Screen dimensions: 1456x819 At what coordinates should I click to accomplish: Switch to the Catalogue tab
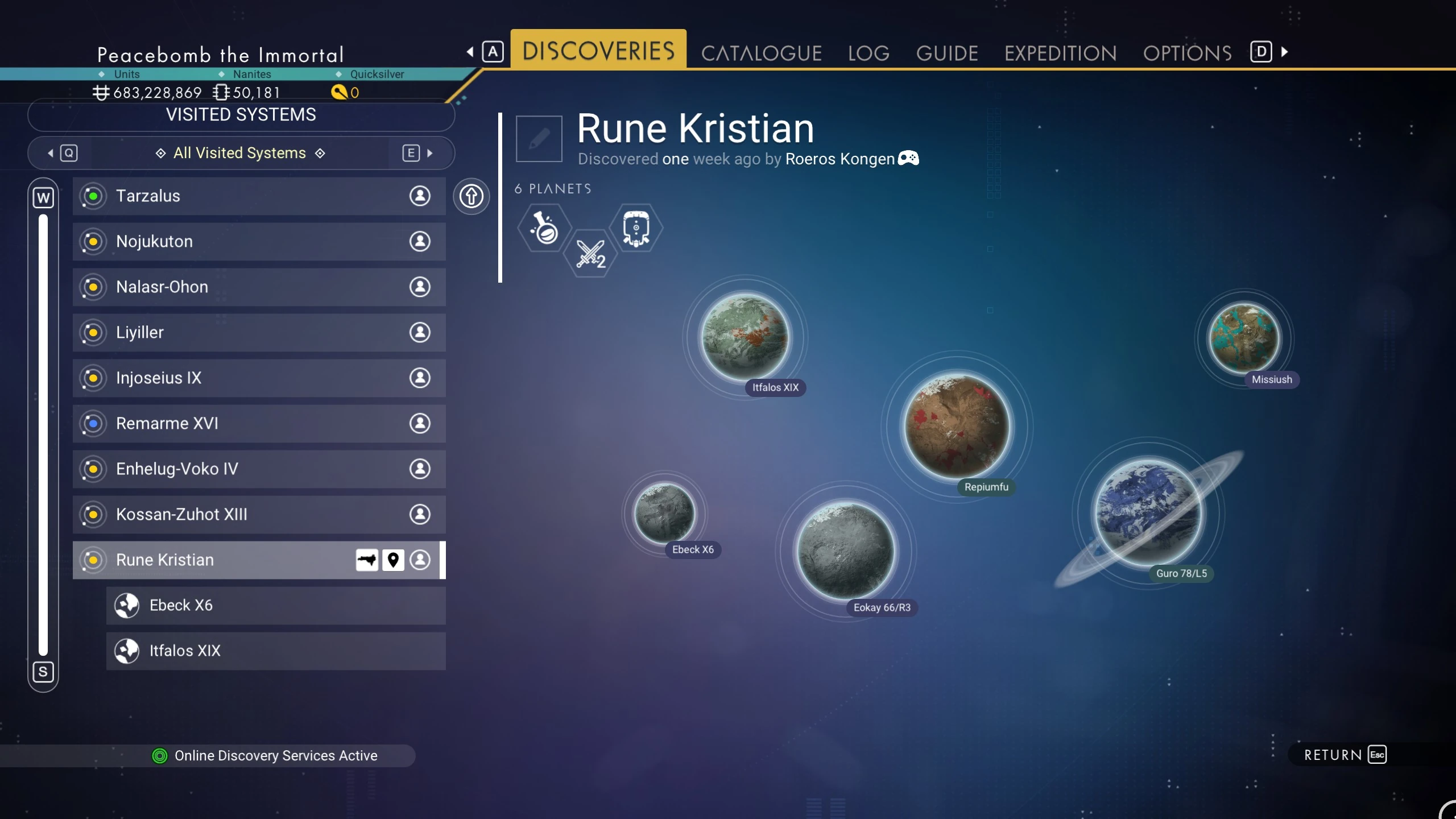pyautogui.click(x=761, y=53)
